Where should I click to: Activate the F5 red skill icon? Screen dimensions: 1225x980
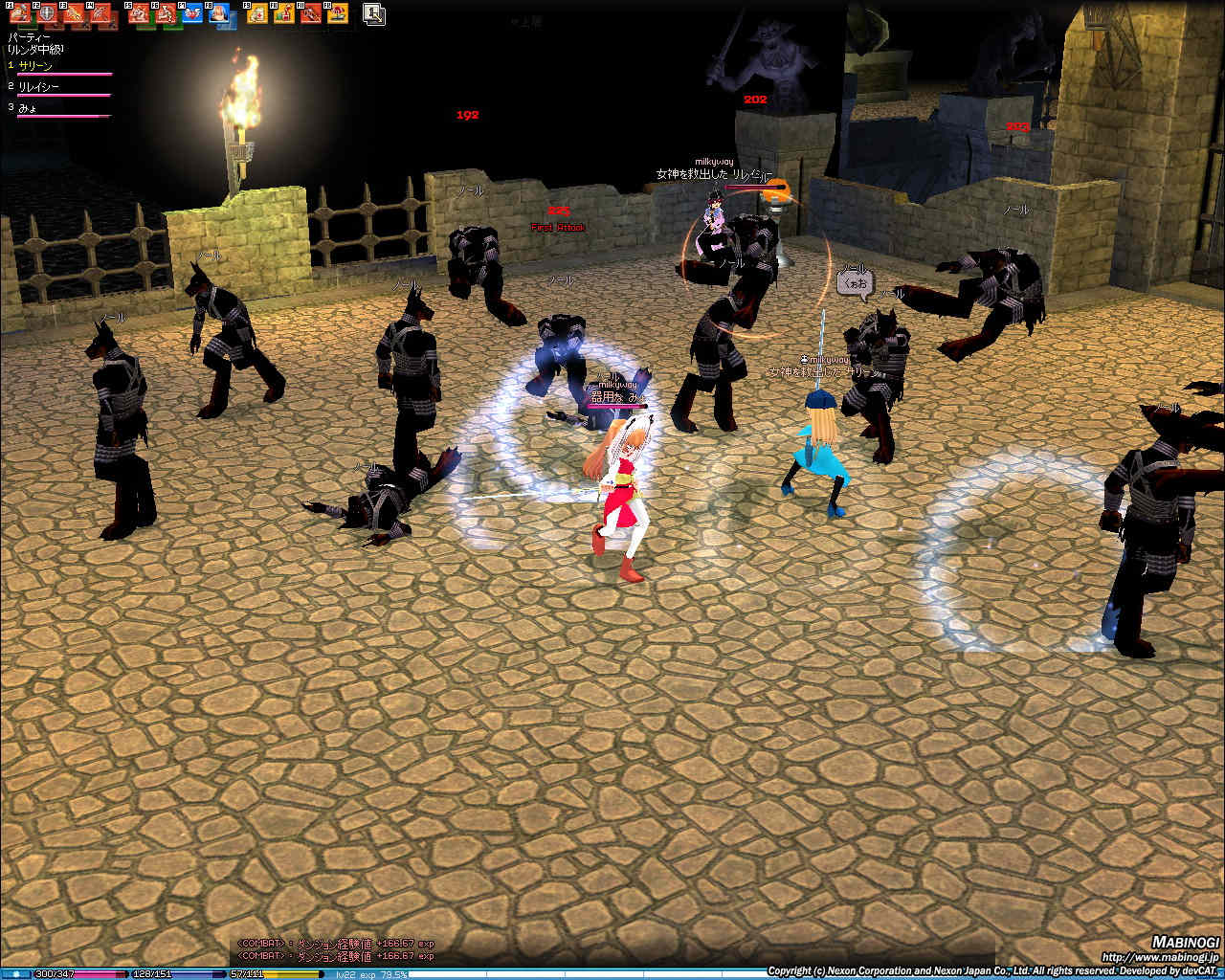coord(139,13)
